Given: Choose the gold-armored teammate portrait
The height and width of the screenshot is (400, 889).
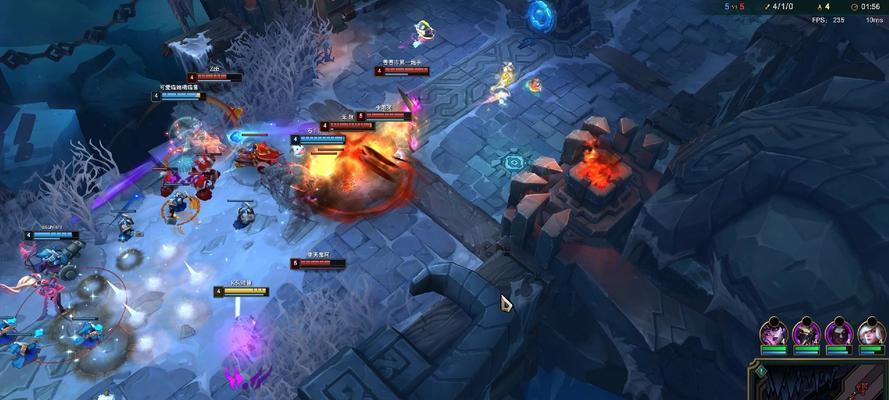Looking at the screenshot, I should 806,334.
